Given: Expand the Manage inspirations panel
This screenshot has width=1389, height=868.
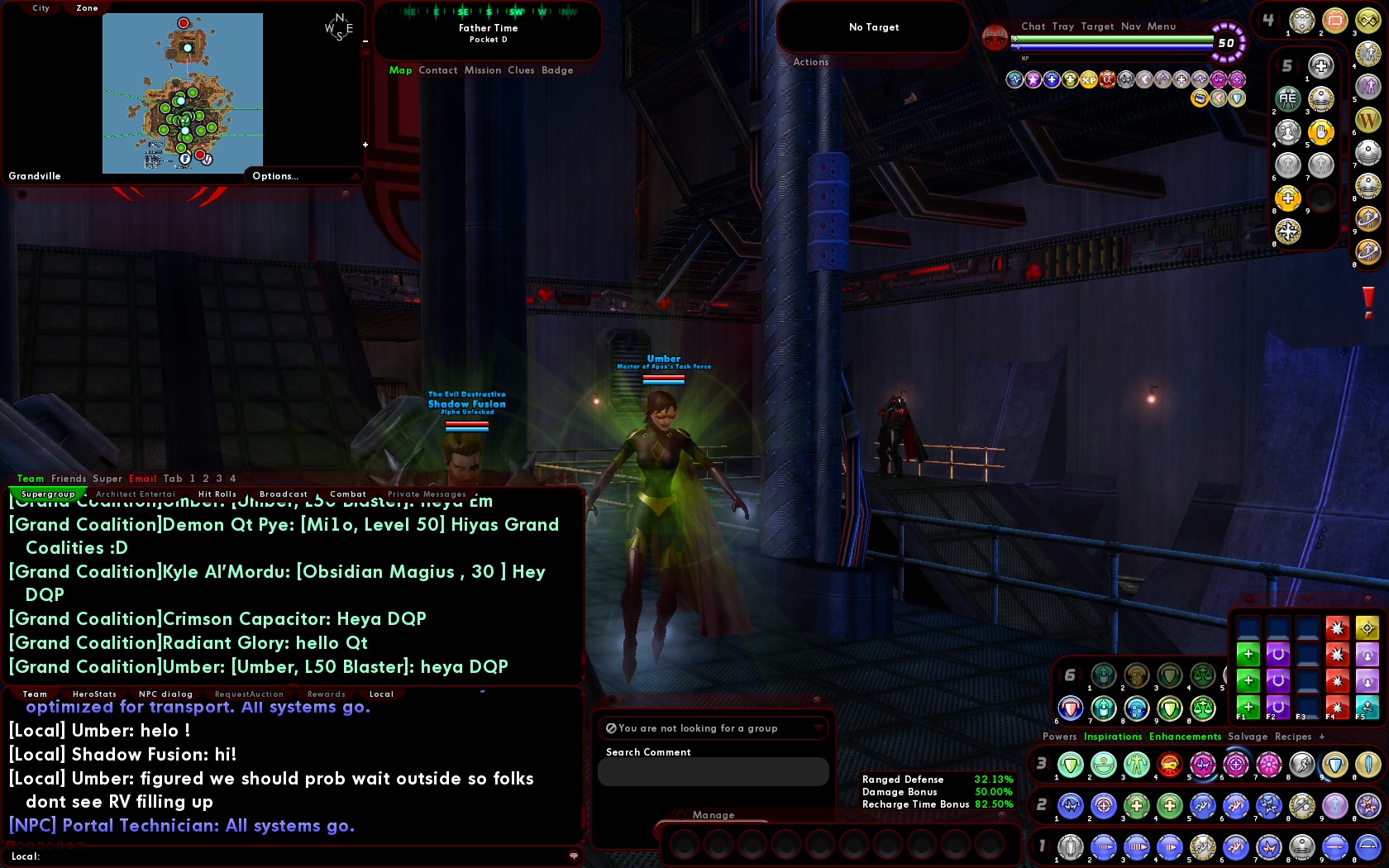Looking at the screenshot, I should 712,815.
